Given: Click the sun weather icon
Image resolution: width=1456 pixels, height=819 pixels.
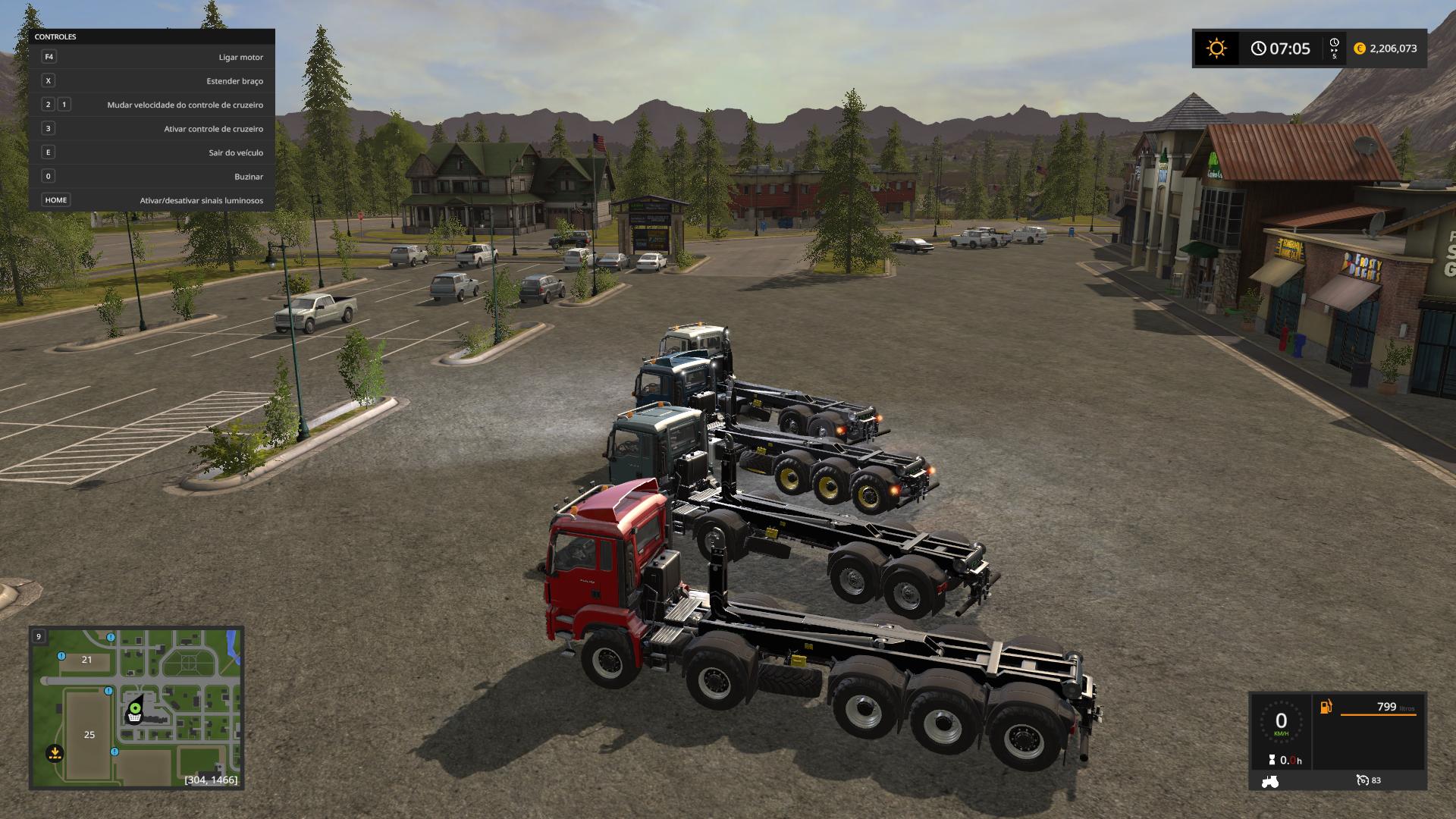Looking at the screenshot, I should point(1216,49).
